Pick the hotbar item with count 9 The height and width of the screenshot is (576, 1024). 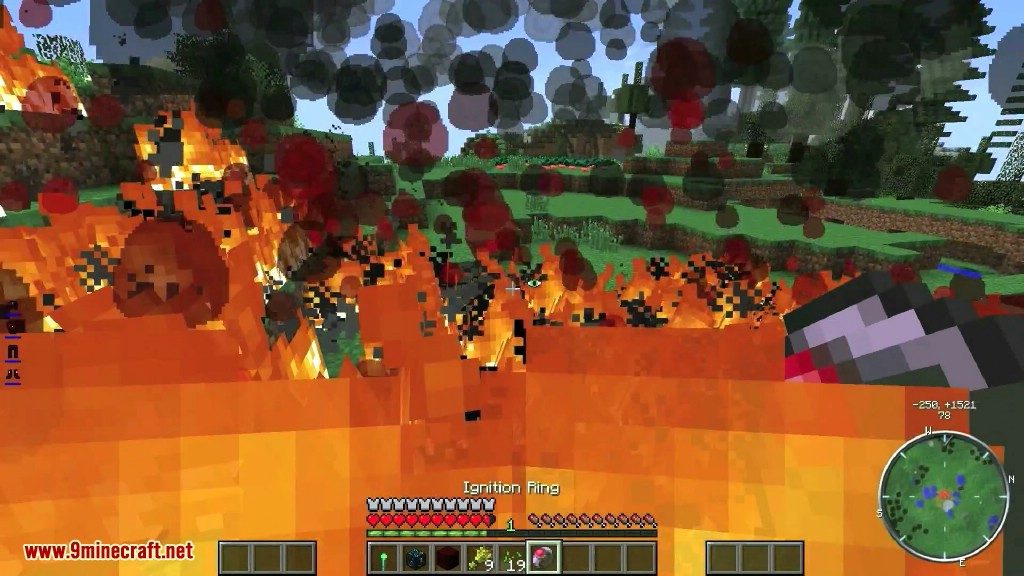479,558
